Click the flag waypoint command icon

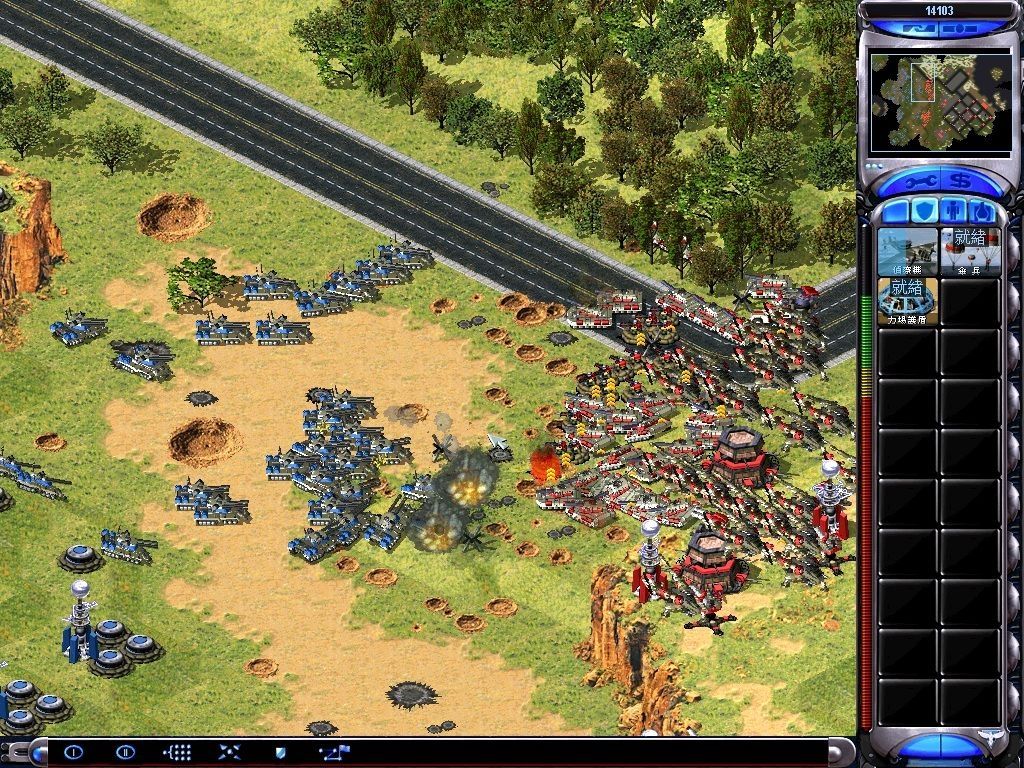pos(332,752)
